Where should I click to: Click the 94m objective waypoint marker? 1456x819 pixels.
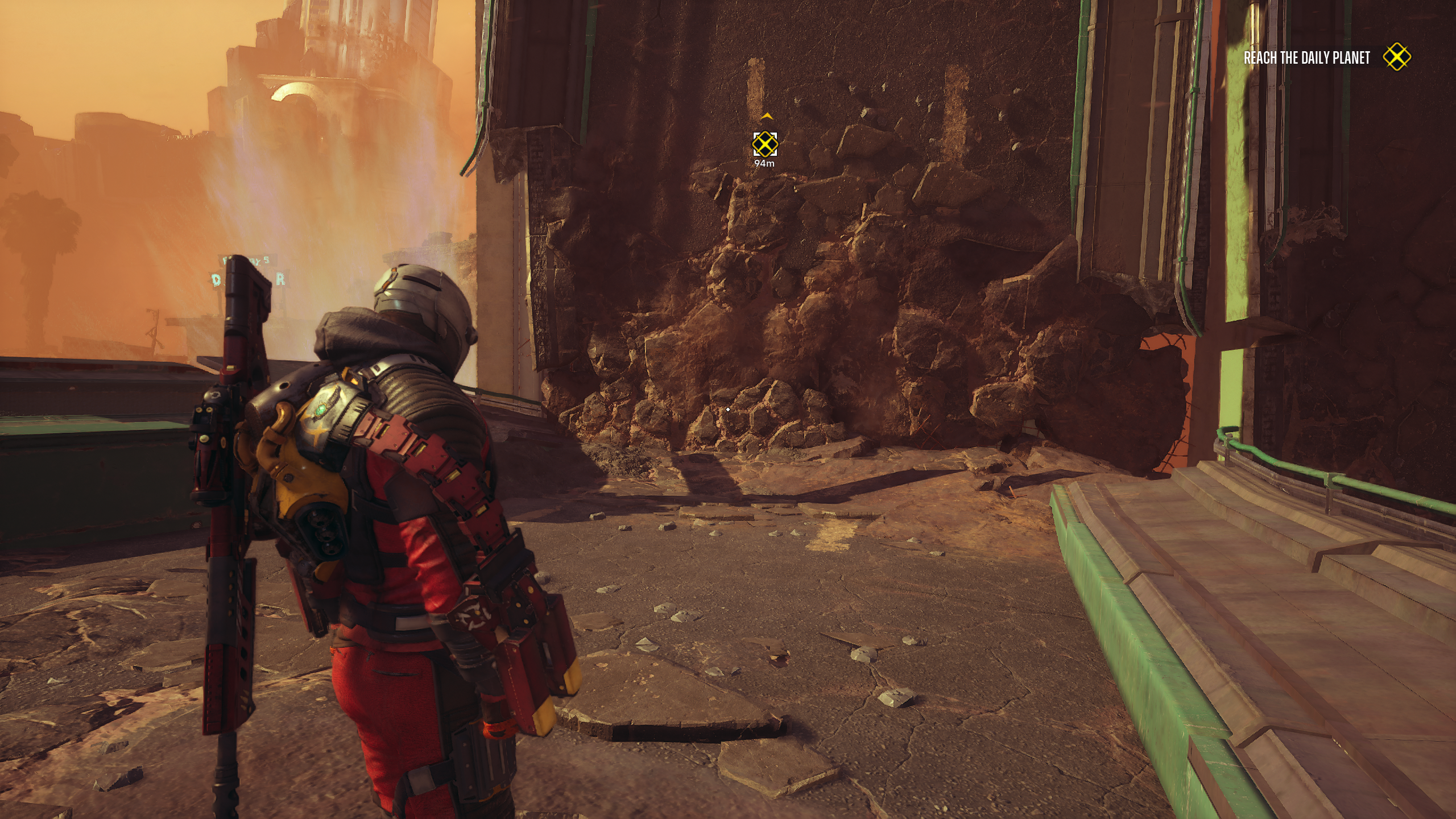click(765, 144)
